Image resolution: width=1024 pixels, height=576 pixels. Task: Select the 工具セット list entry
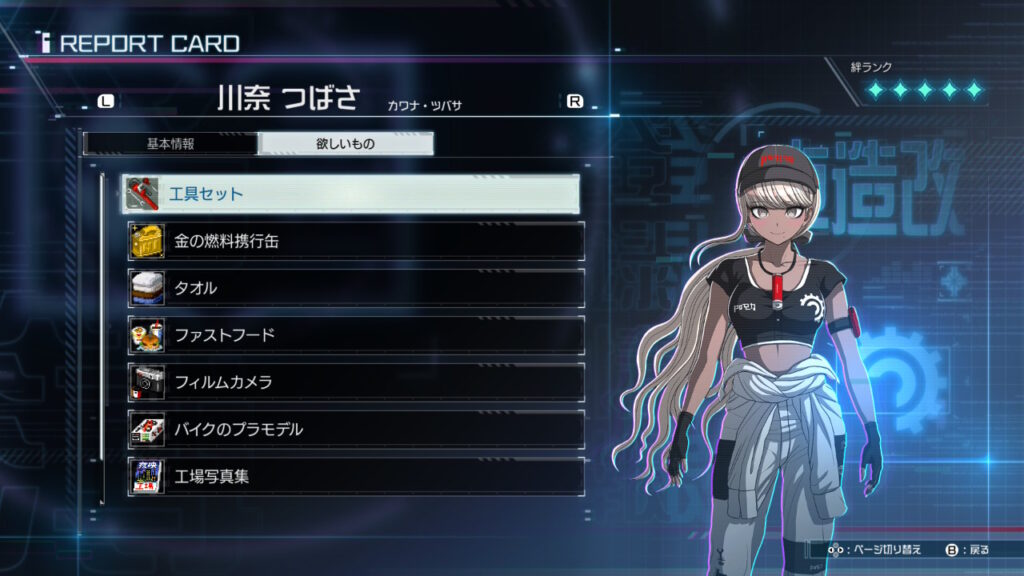pos(352,194)
